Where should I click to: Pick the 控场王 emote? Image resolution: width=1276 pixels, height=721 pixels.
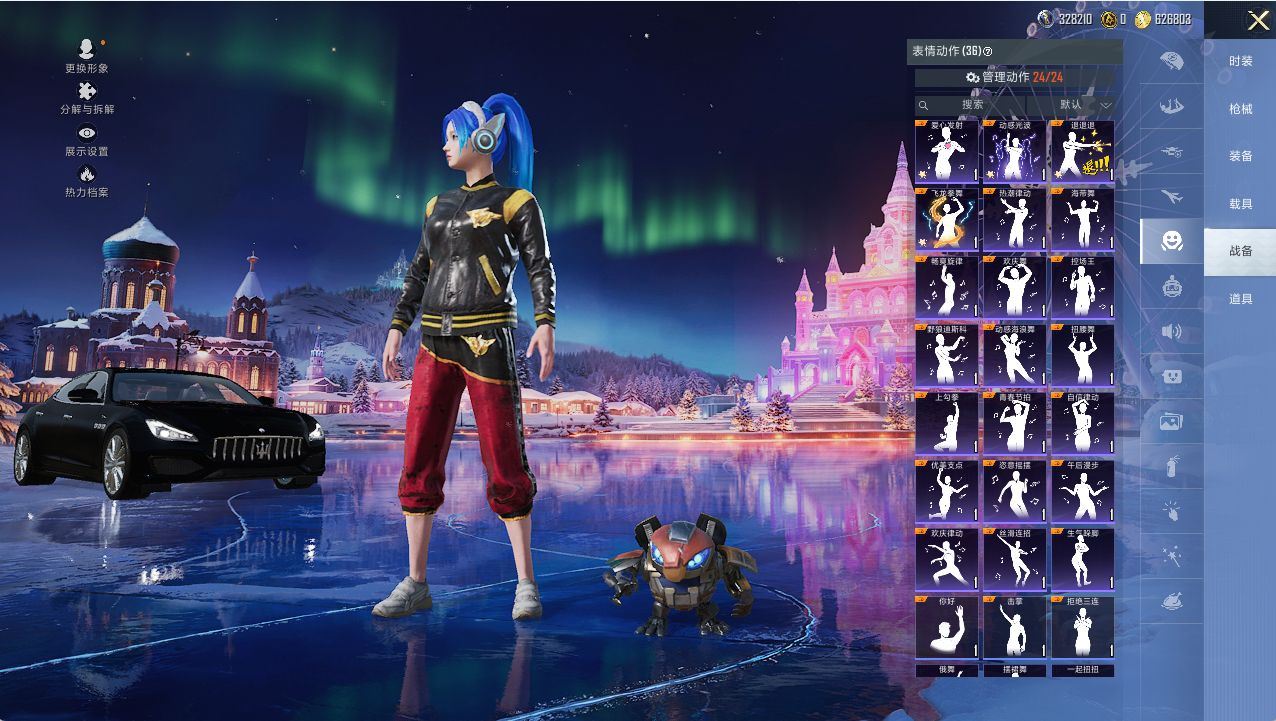[1082, 287]
